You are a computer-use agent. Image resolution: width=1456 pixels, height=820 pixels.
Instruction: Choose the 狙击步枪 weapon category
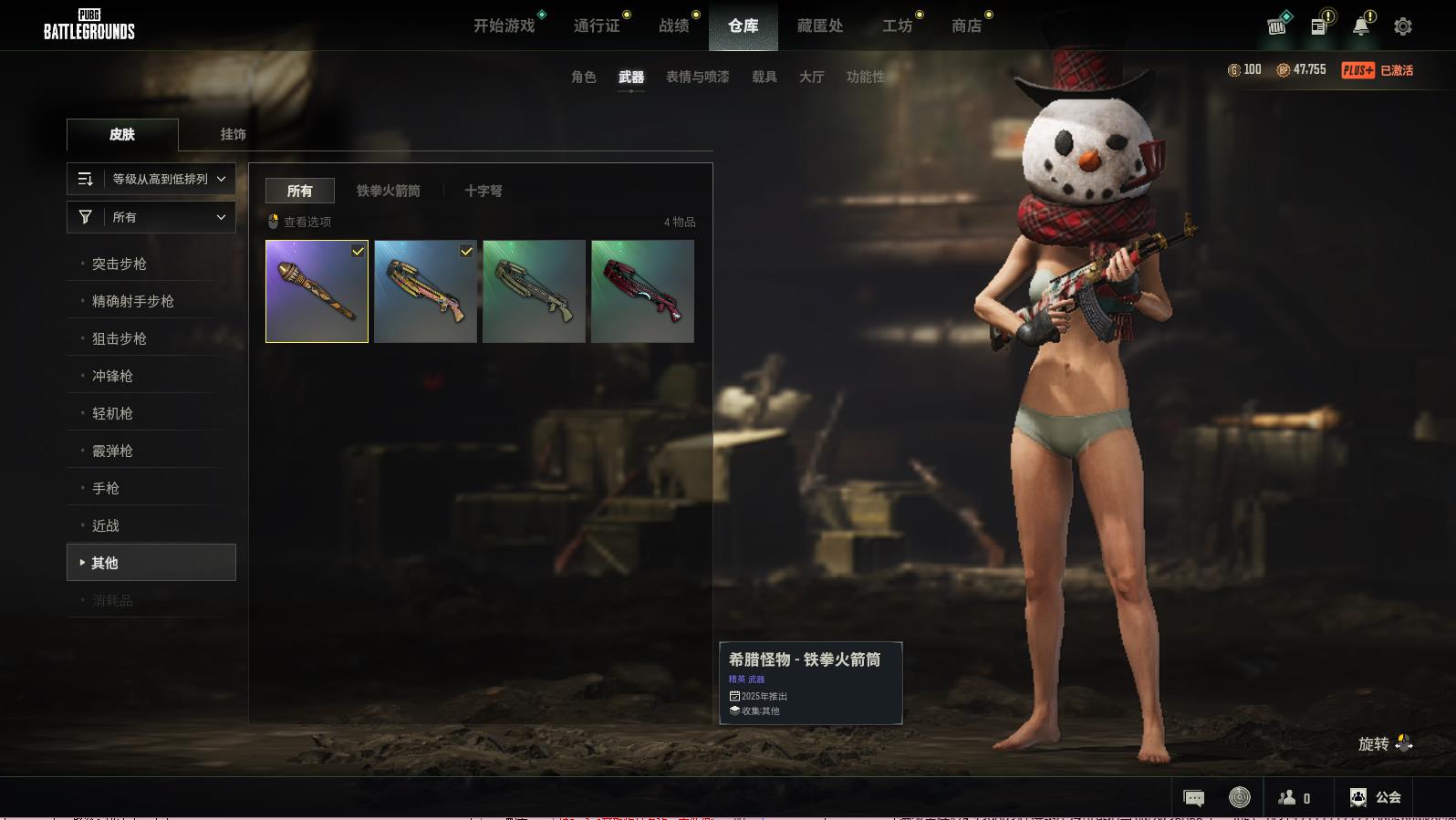[x=120, y=339]
